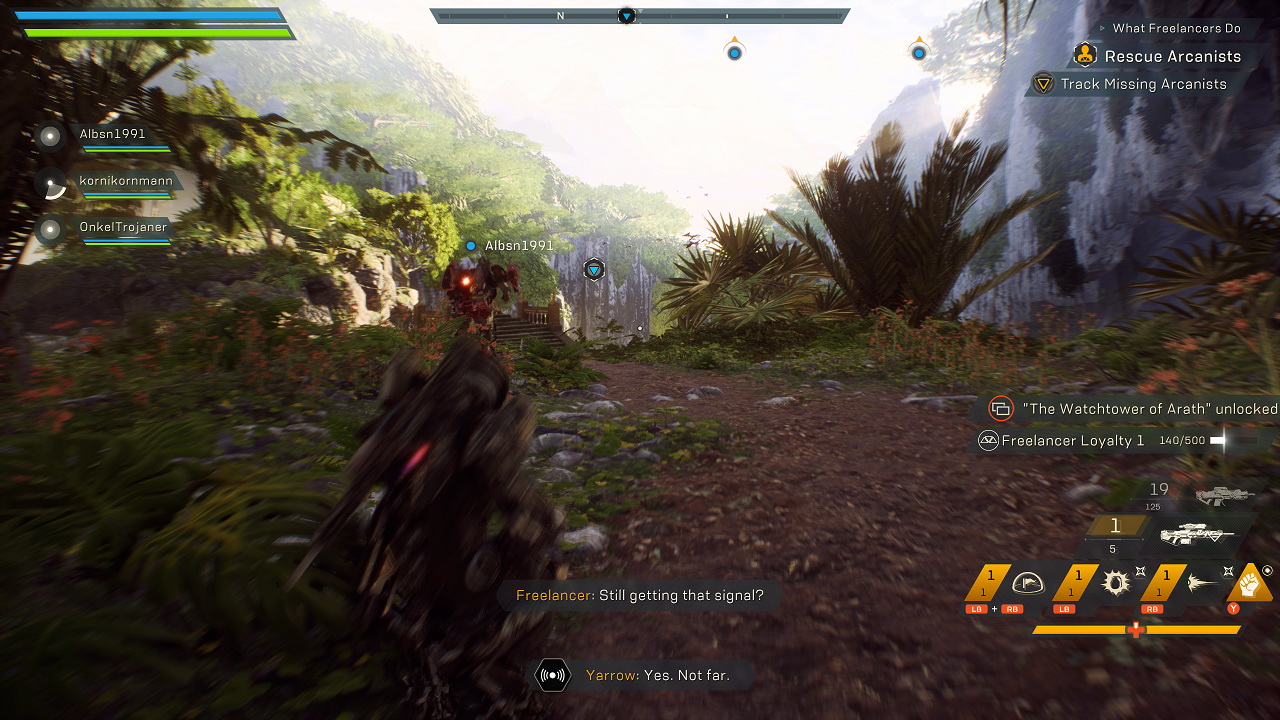
Task: Open the Track Missing Arcanists objective
Action: coord(1143,85)
